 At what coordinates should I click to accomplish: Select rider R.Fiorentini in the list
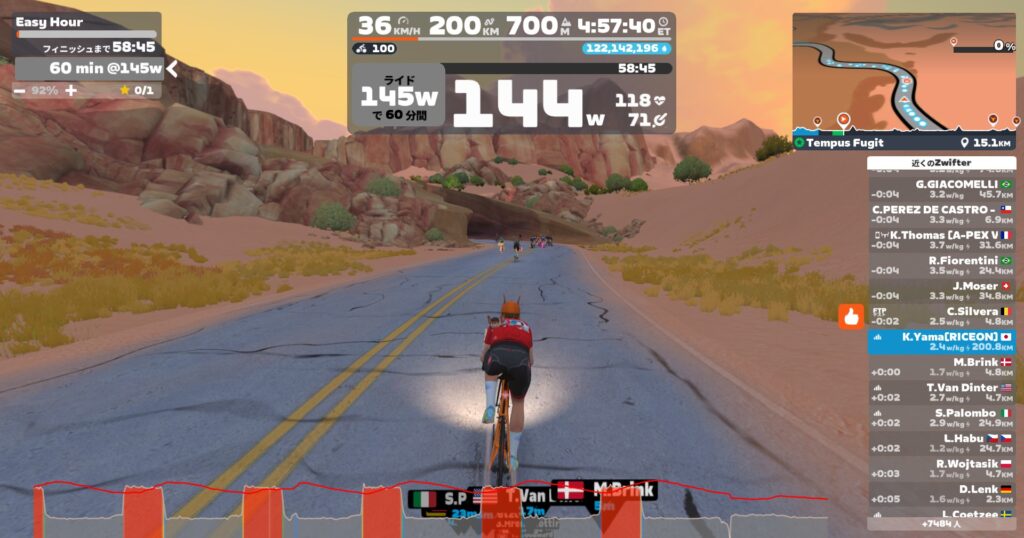click(x=940, y=265)
